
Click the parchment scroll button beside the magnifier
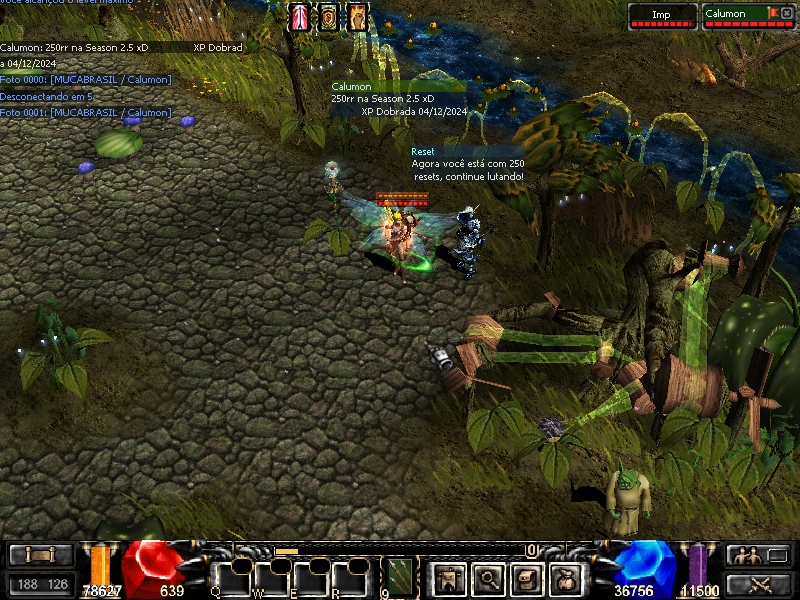(528, 577)
